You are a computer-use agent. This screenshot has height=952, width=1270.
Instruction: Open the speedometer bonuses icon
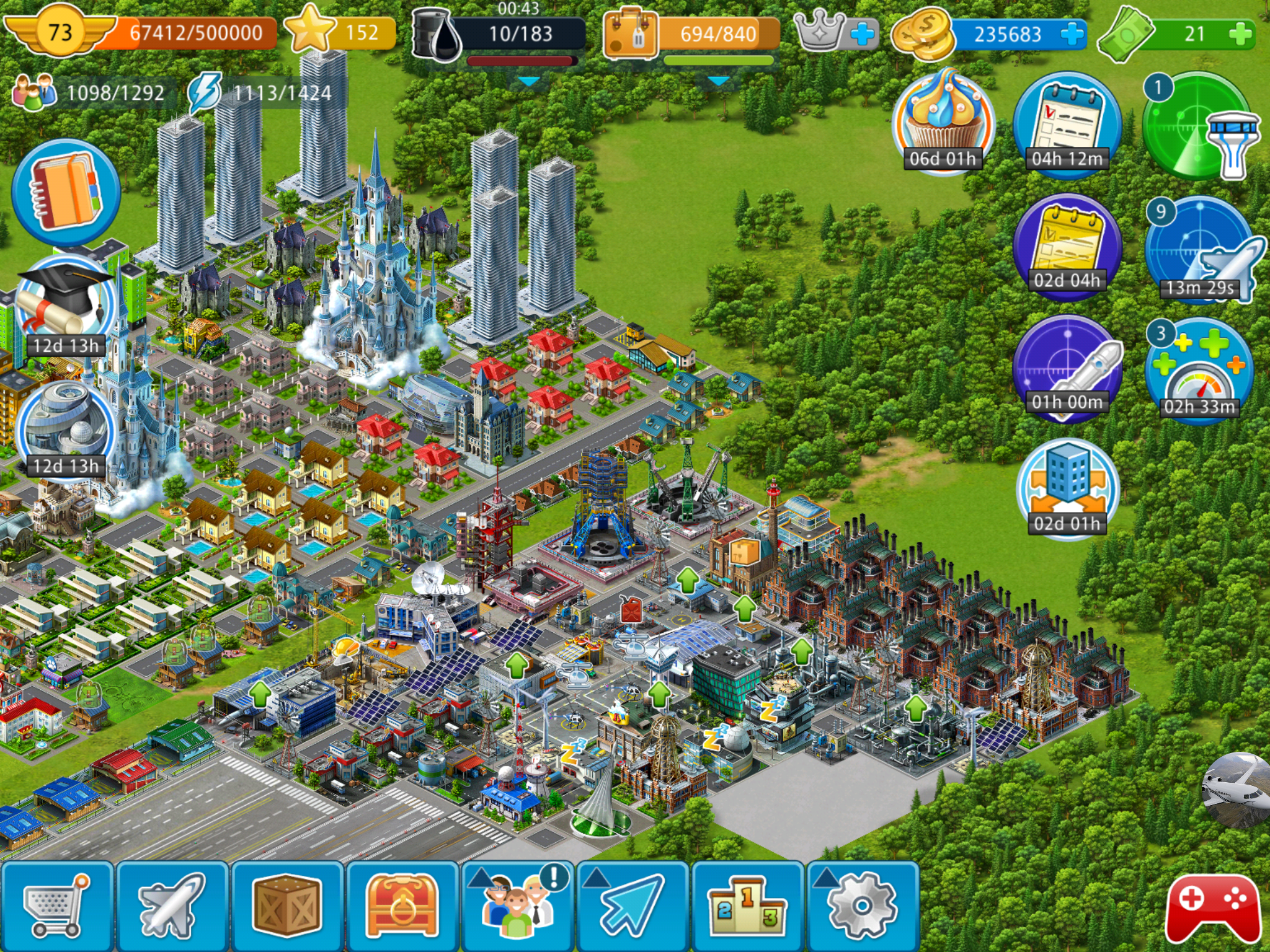coord(1199,371)
